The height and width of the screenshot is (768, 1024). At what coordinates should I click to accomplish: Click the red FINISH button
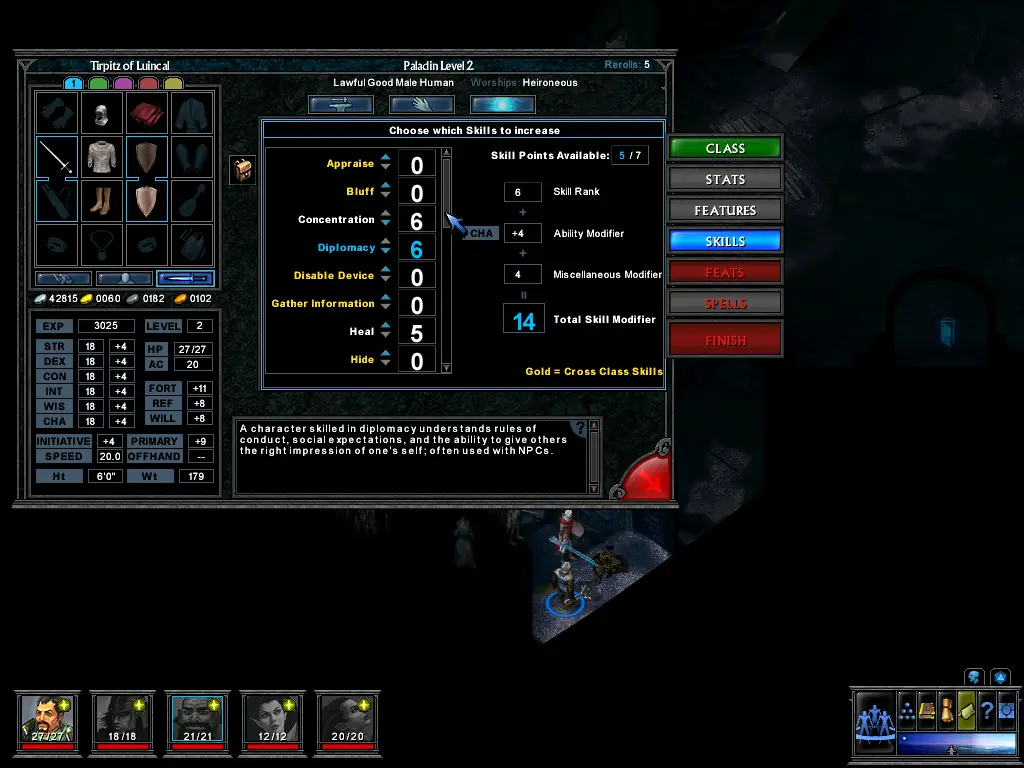point(725,340)
